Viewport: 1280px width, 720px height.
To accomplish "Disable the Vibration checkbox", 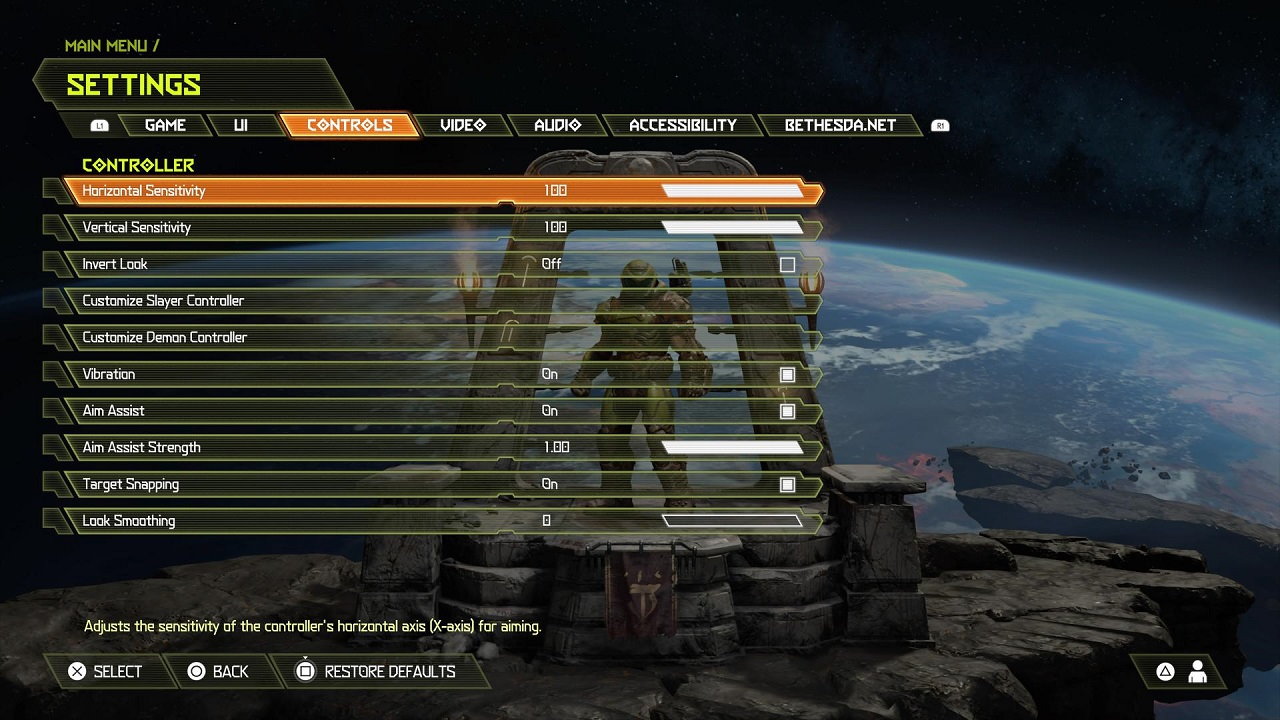I will pos(787,375).
